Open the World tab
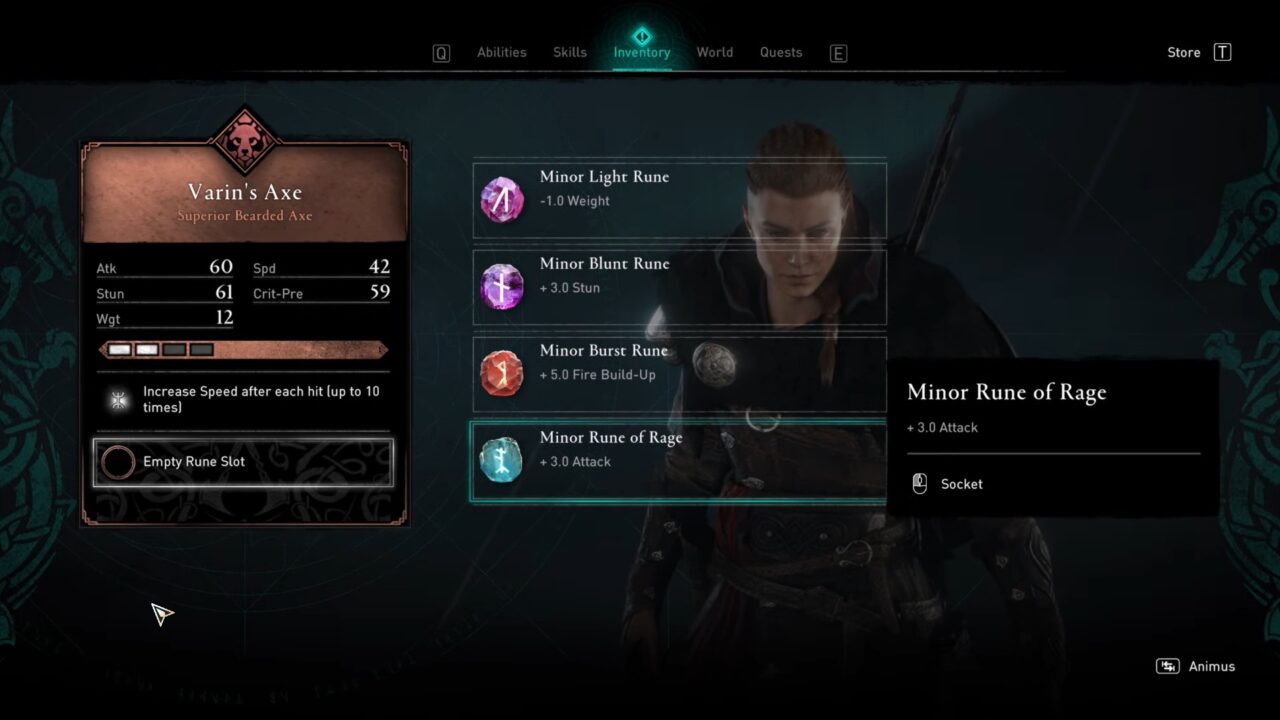The height and width of the screenshot is (720, 1280). (714, 52)
